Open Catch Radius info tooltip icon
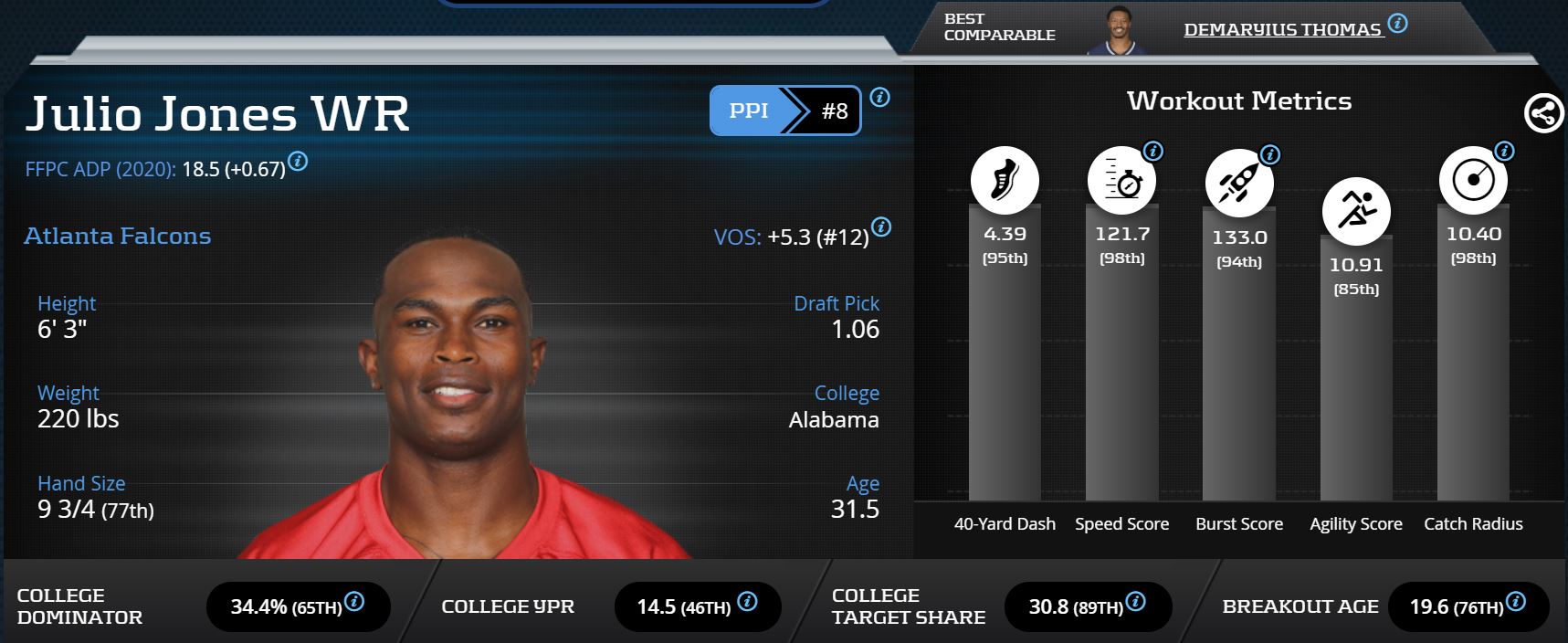Viewport: 1568px width, 643px height. click(1504, 152)
